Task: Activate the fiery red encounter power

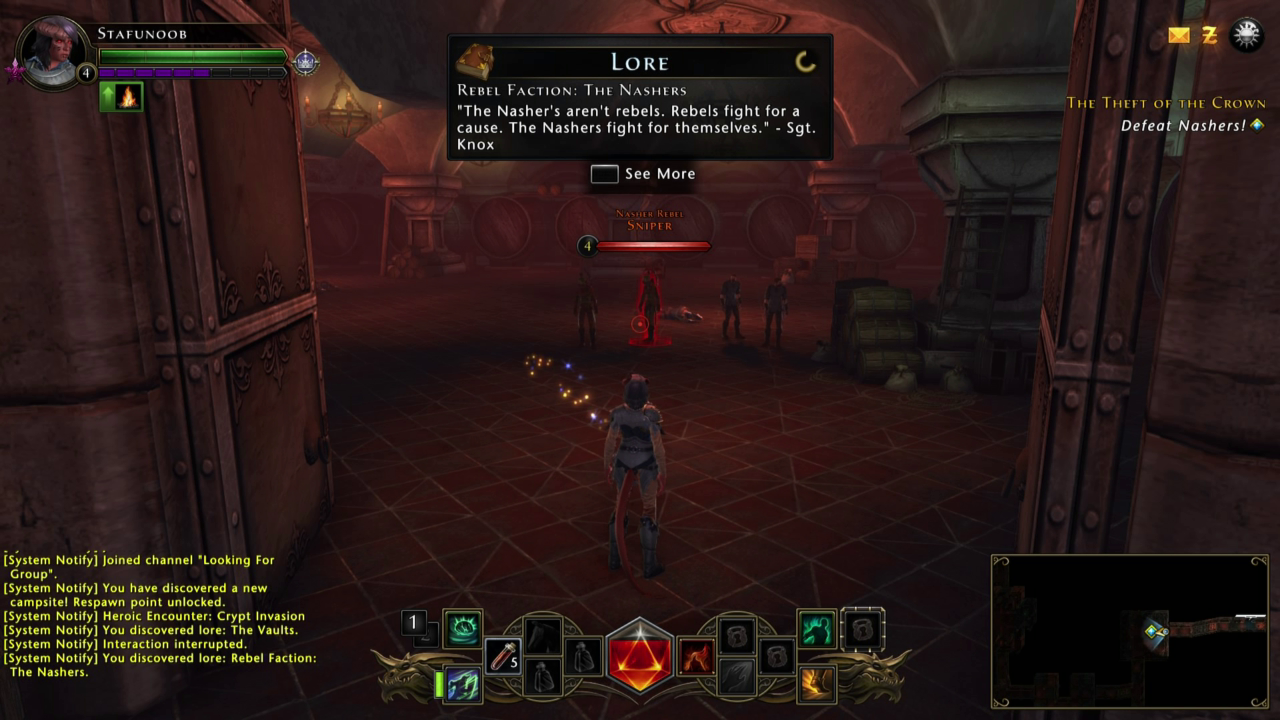Action: click(696, 657)
